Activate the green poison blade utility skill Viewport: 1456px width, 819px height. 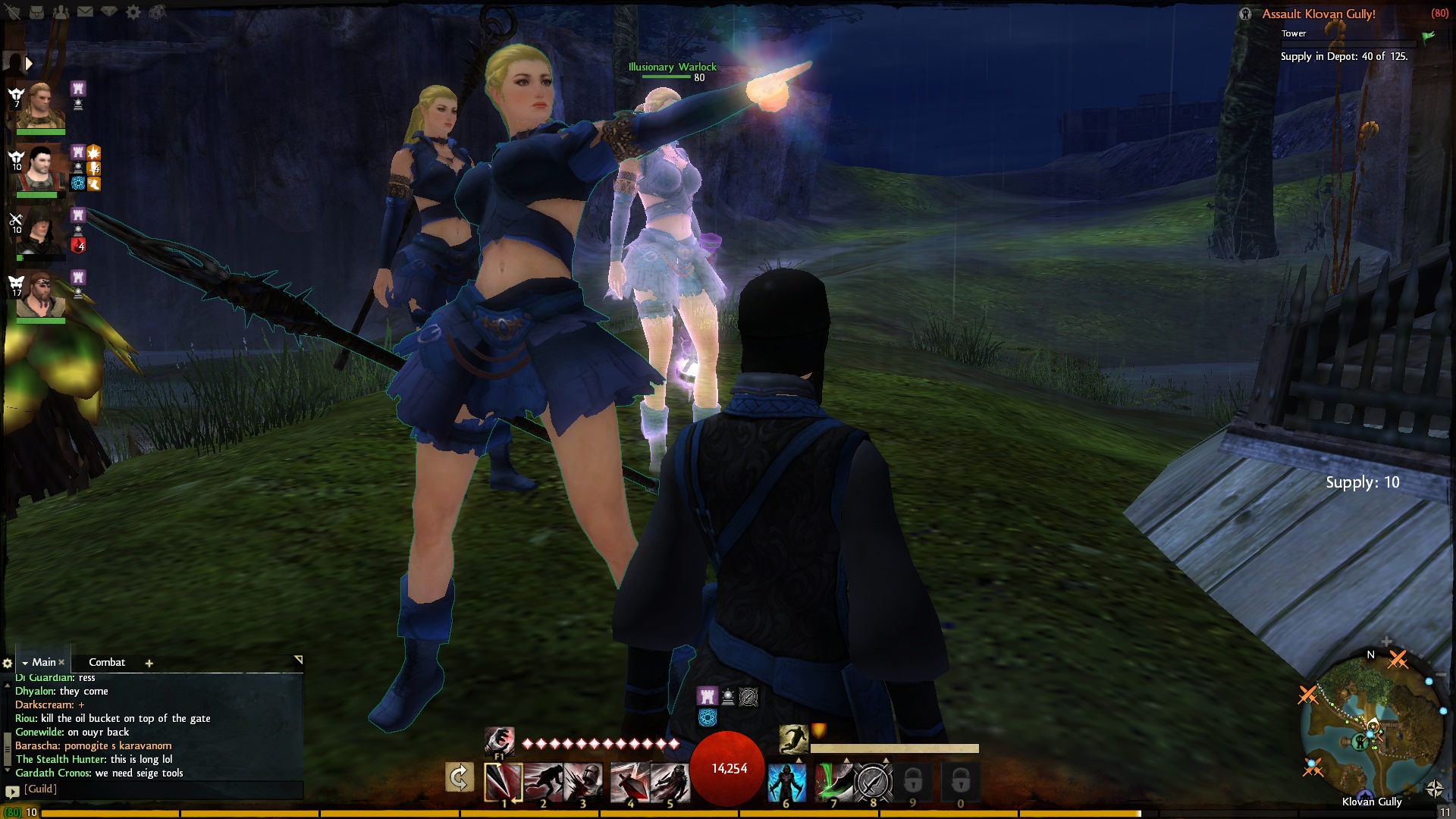833,782
